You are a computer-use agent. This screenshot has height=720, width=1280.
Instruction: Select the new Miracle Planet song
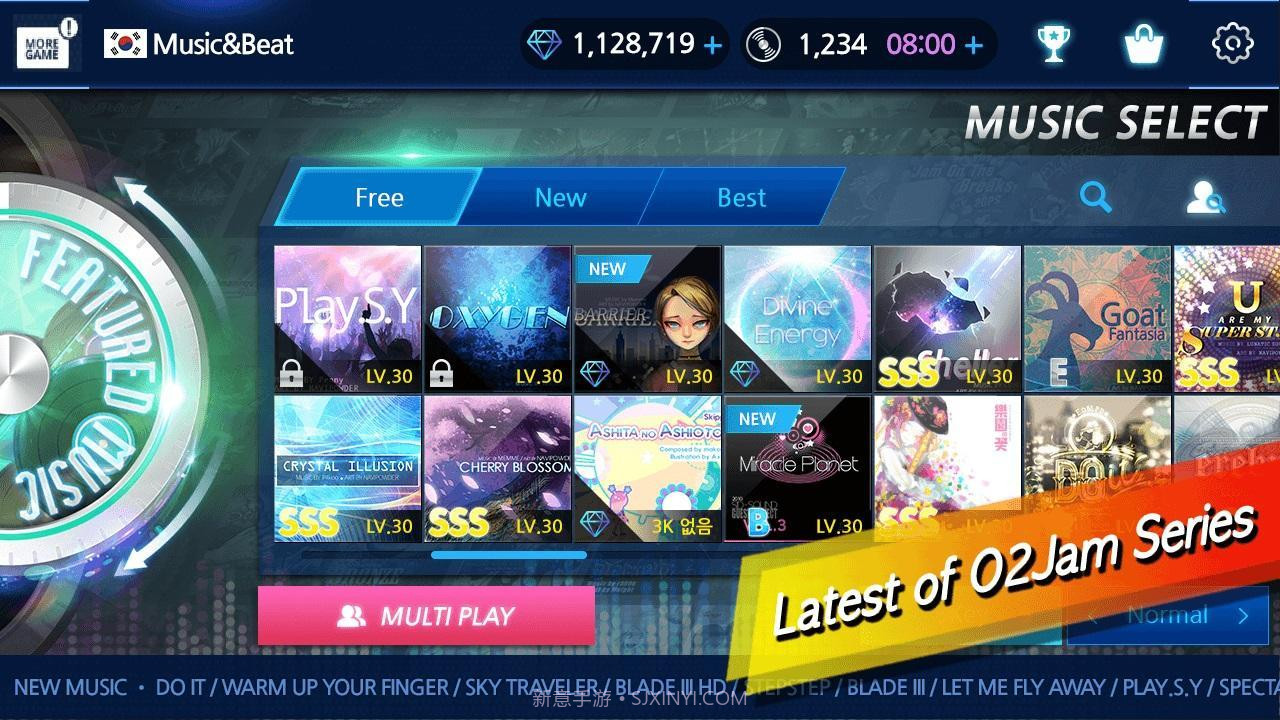click(x=797, y=465)
